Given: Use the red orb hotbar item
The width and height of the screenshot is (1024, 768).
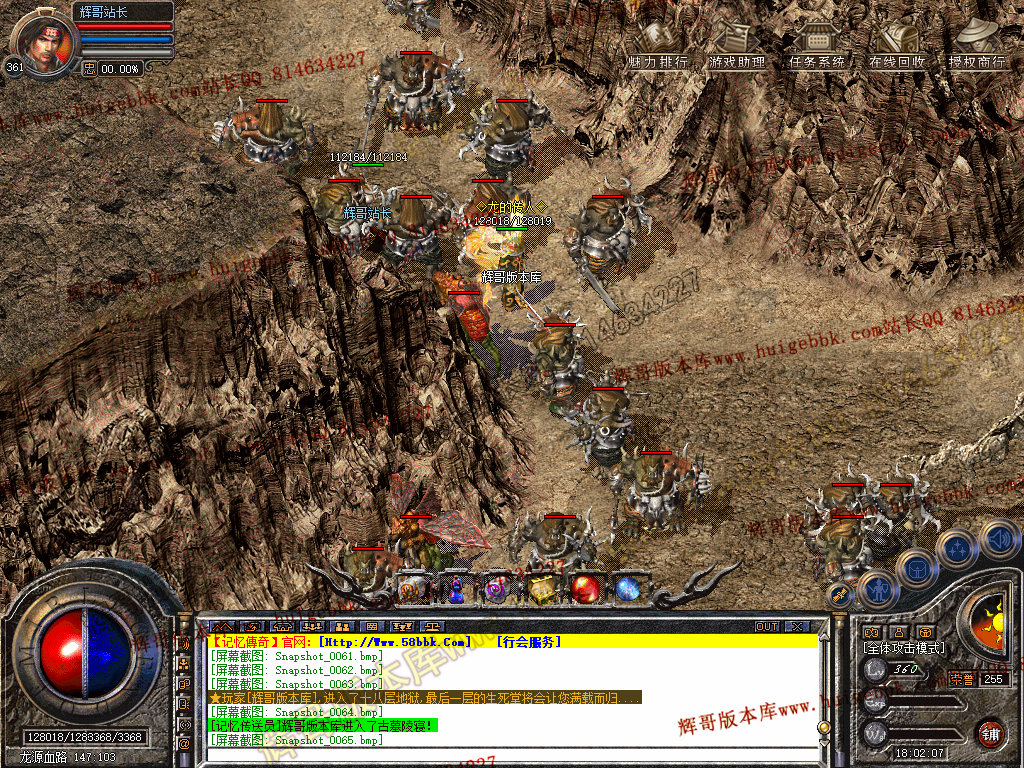Looking at the screenshot, I should [585, 588].
